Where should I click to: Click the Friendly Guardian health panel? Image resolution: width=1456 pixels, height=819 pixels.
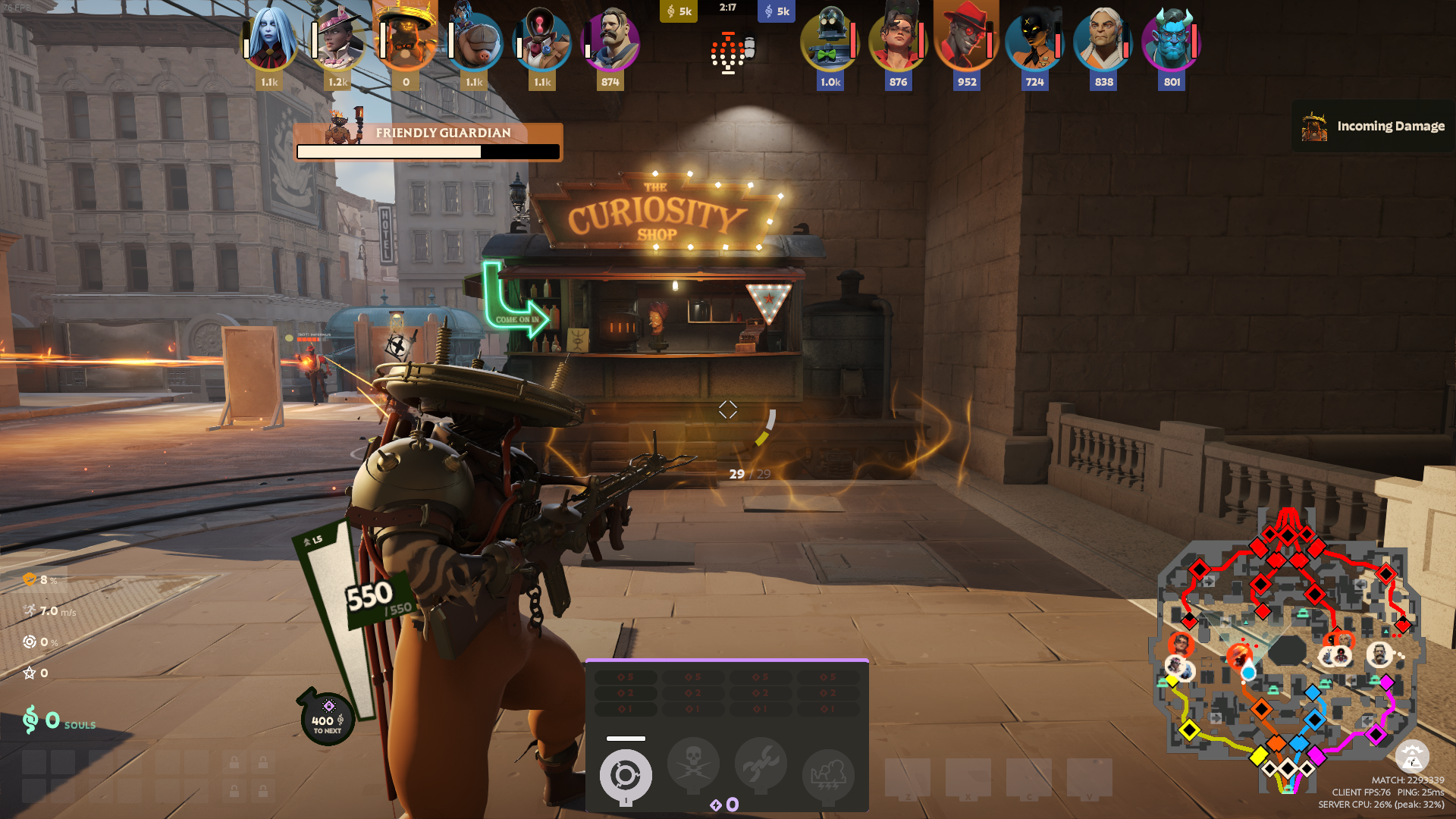(x=428, y=143)
